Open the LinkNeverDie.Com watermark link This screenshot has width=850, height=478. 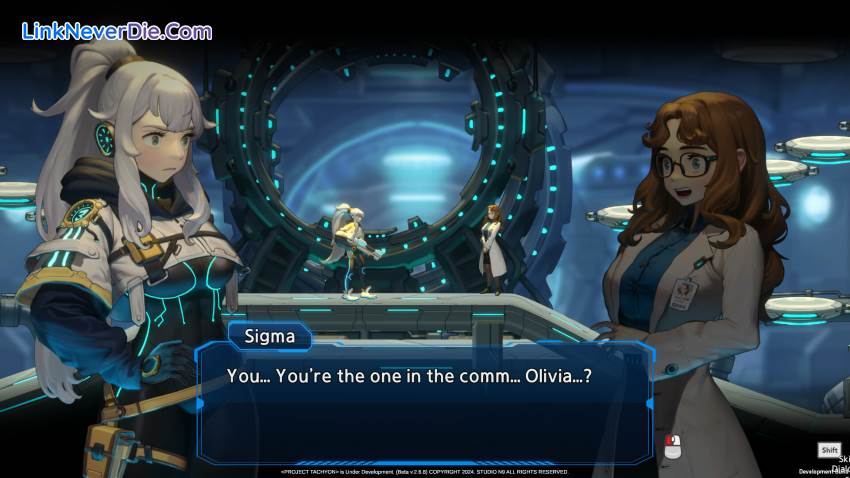(x=117, y=31)
